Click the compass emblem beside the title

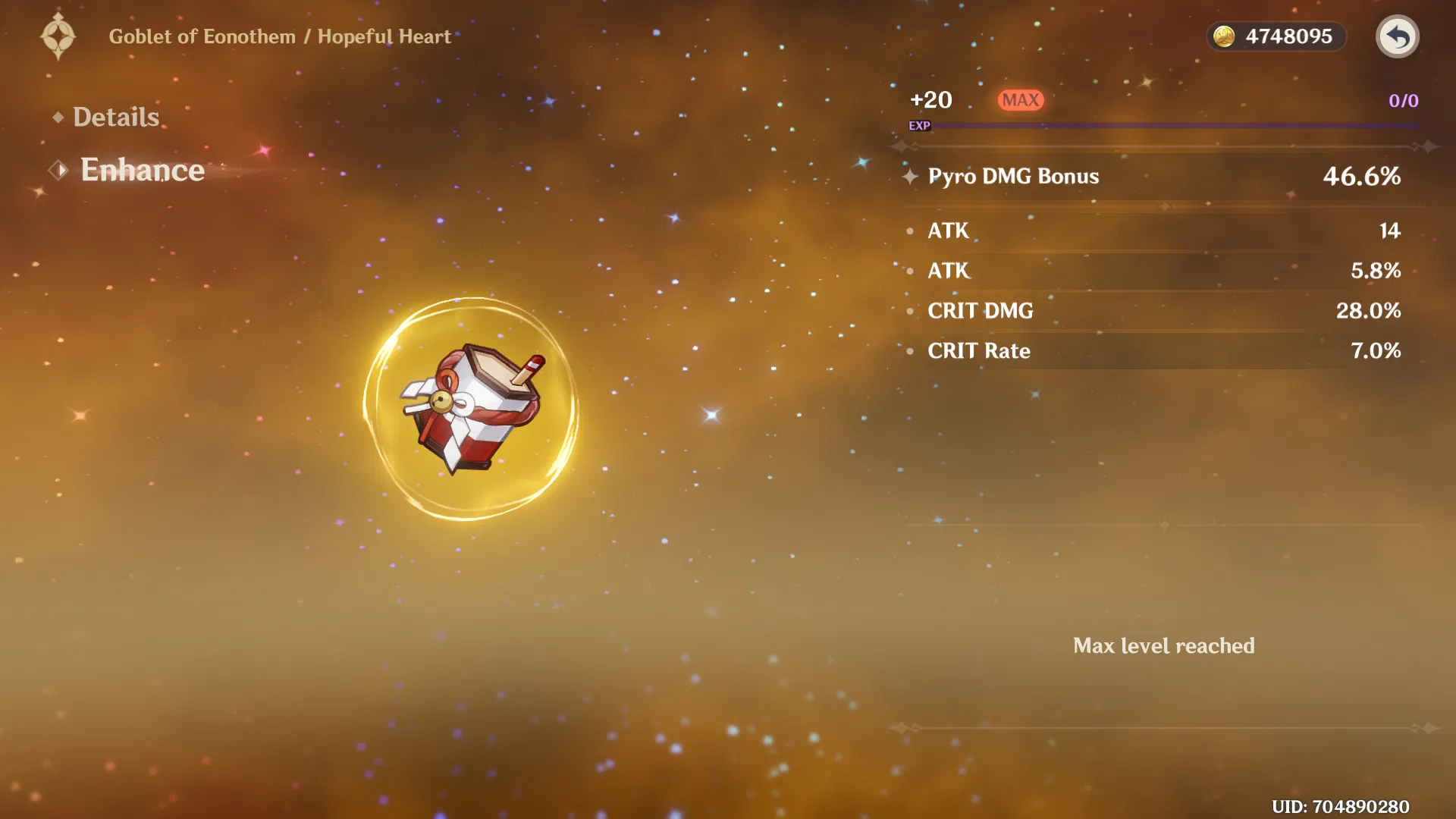[59, 36]
